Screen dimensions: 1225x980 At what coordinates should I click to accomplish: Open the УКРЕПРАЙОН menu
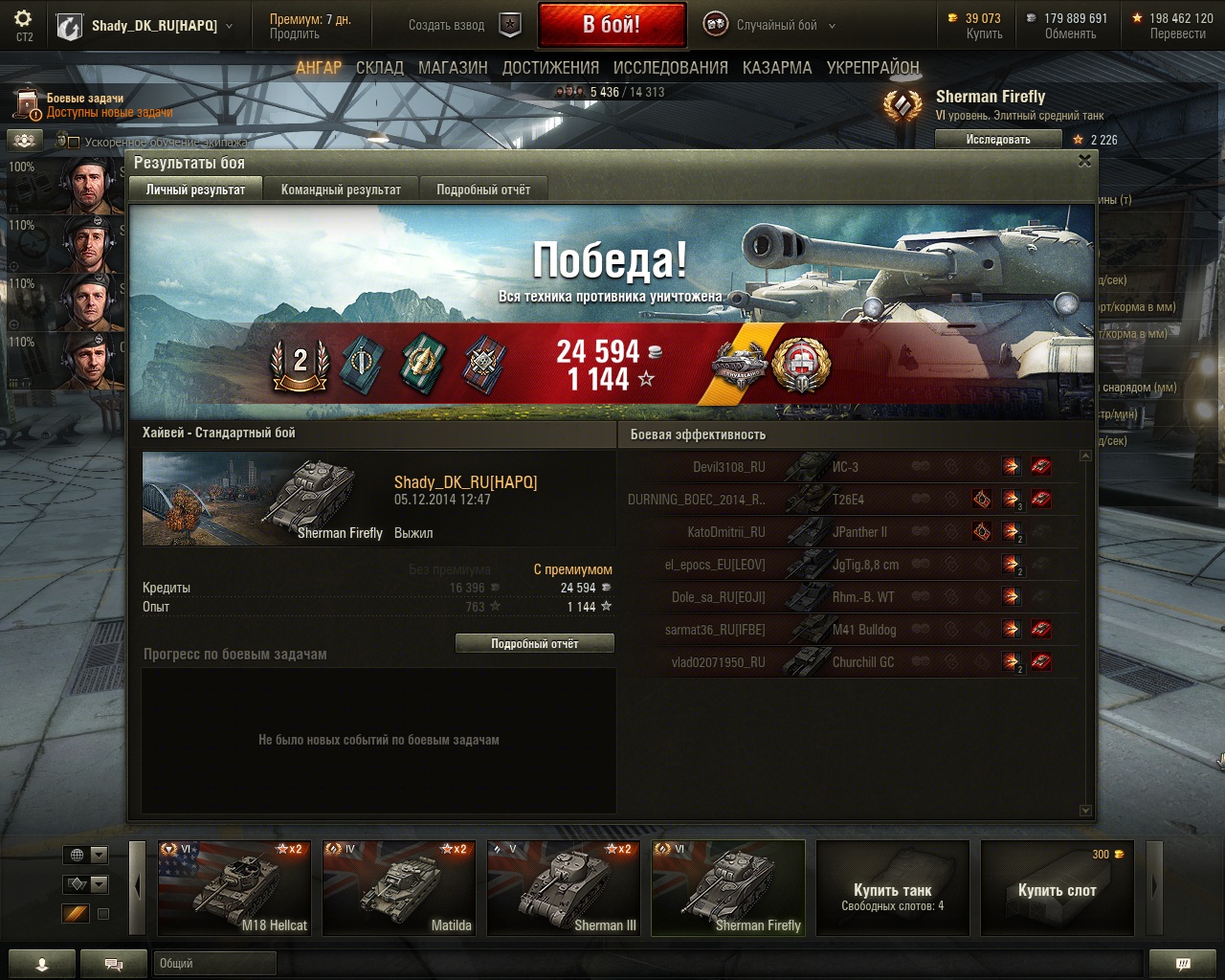click(x=872, y=68)
